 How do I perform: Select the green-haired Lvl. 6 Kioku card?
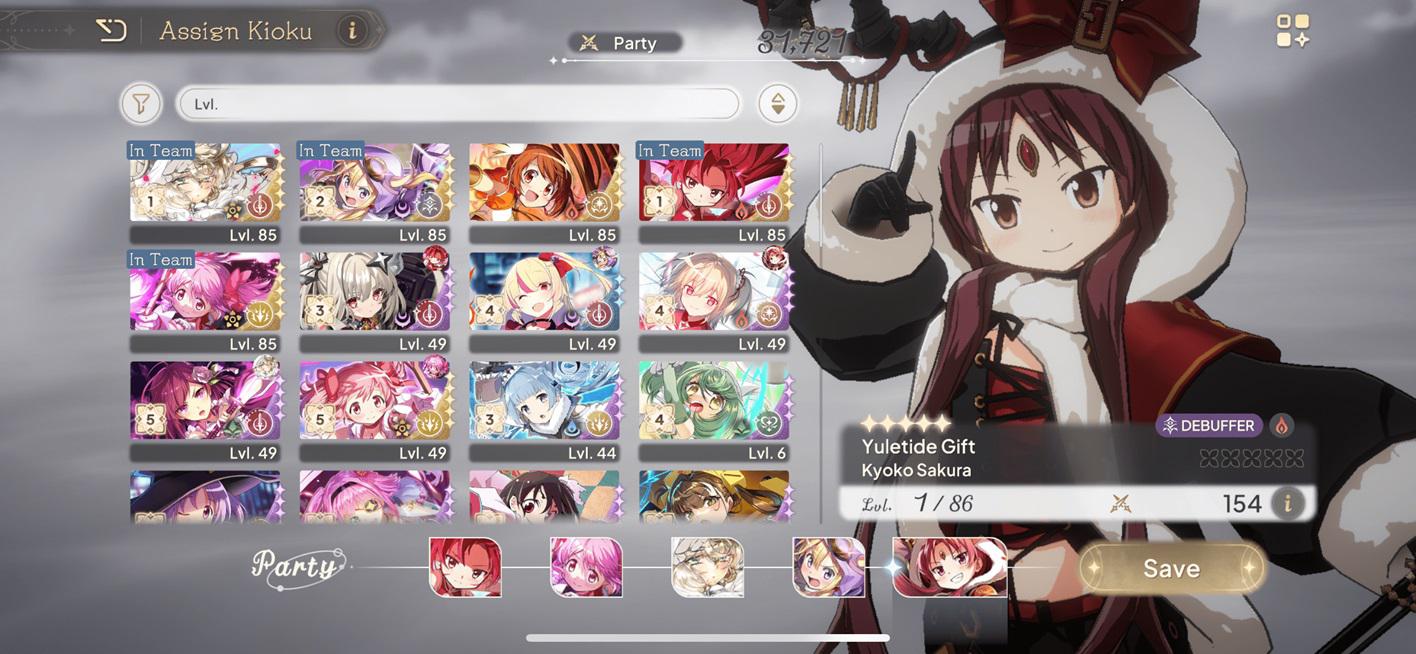(x=714, y=401)
